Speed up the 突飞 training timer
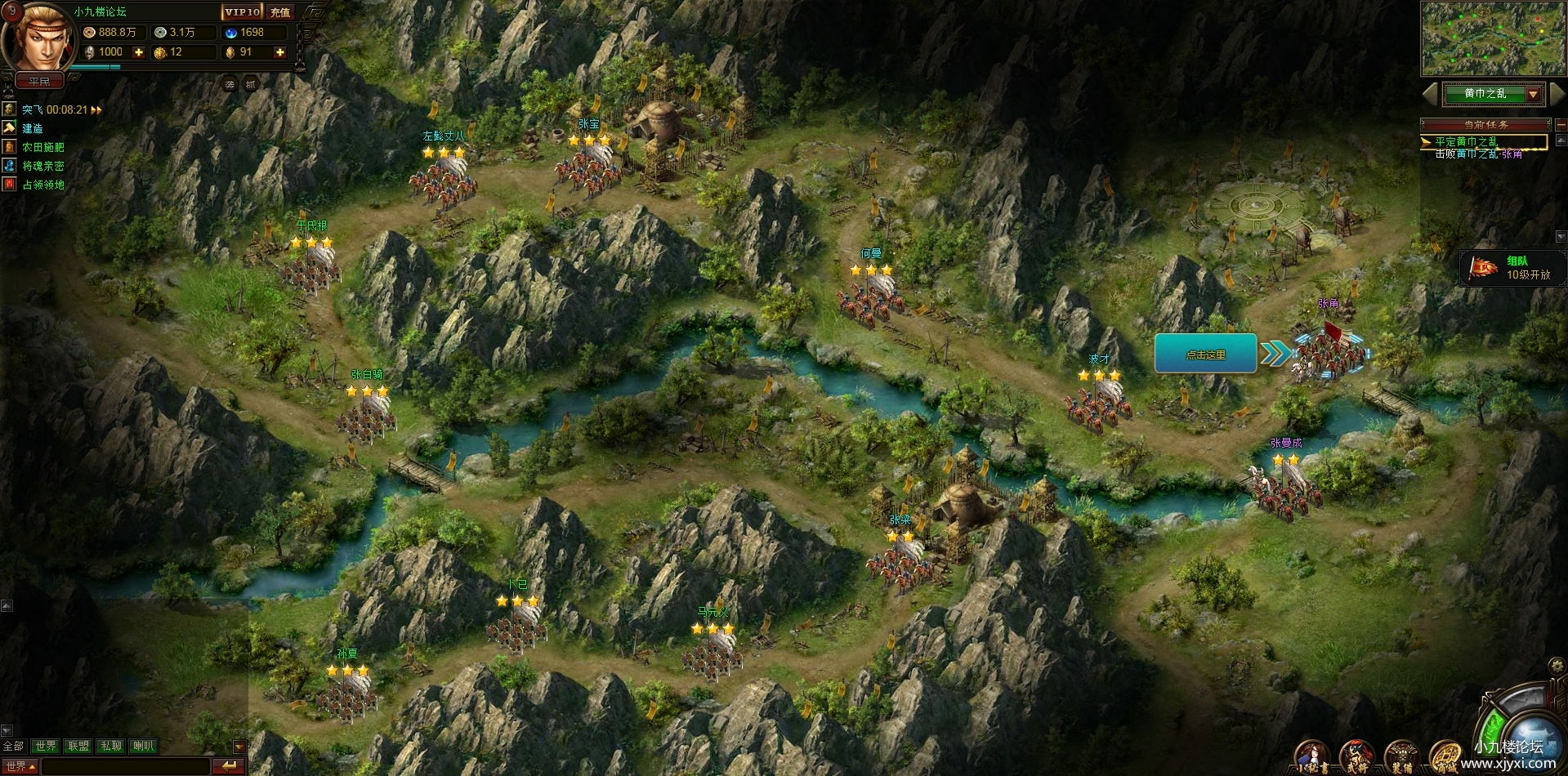 click(96, 109)
